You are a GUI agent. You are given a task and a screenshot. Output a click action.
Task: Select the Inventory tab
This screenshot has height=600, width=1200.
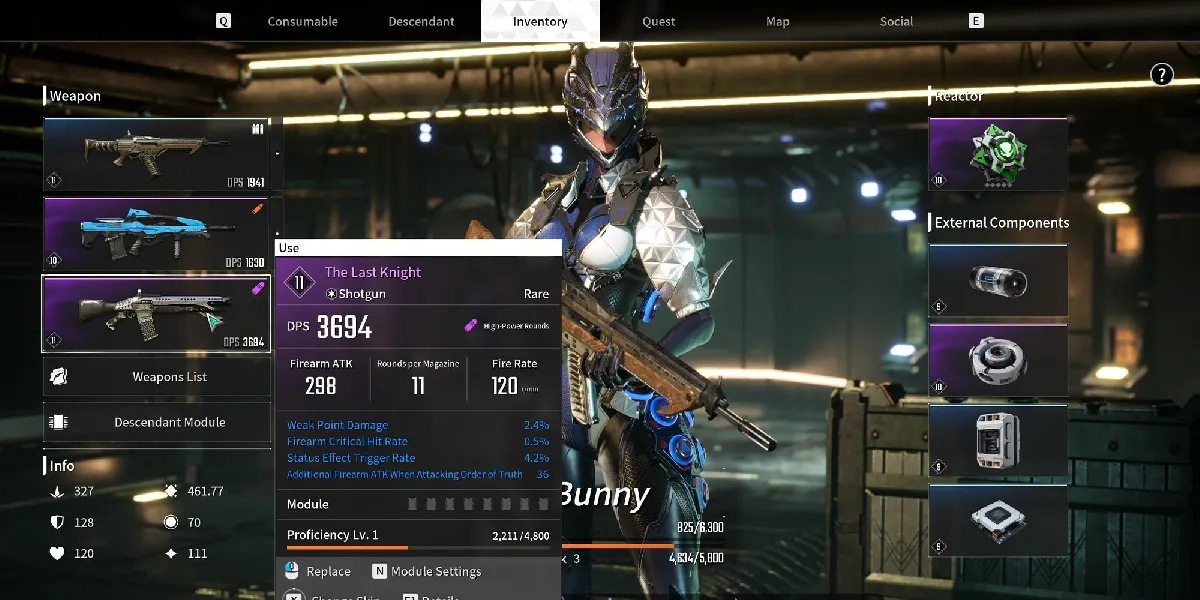(x=540, y=21)
